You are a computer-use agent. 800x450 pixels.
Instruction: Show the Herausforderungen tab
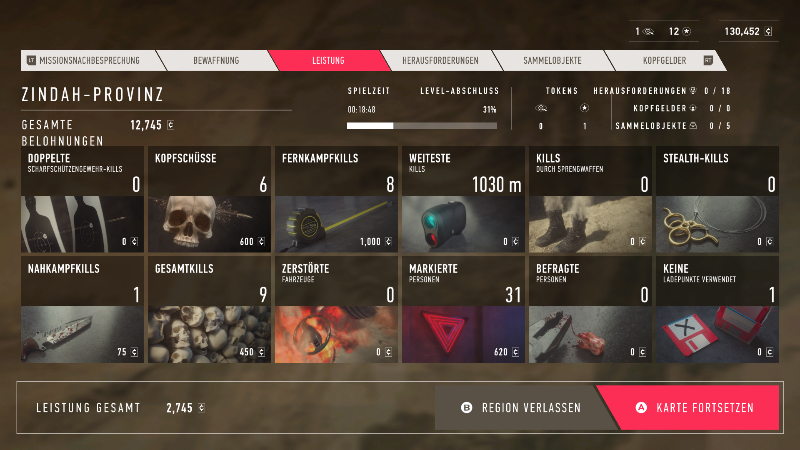pyautogui.click(x=440, y=60)
